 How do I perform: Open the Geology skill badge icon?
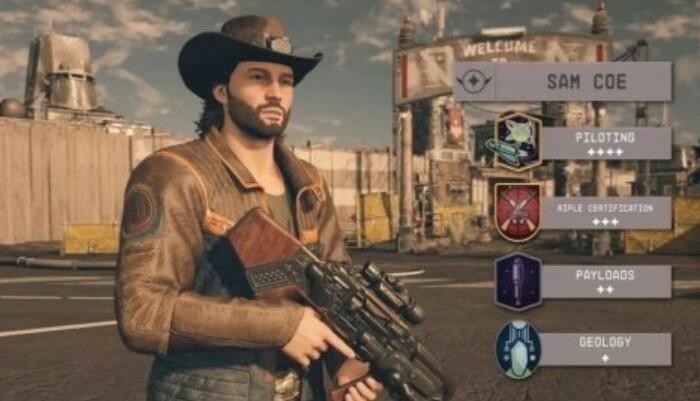[518, 349]
